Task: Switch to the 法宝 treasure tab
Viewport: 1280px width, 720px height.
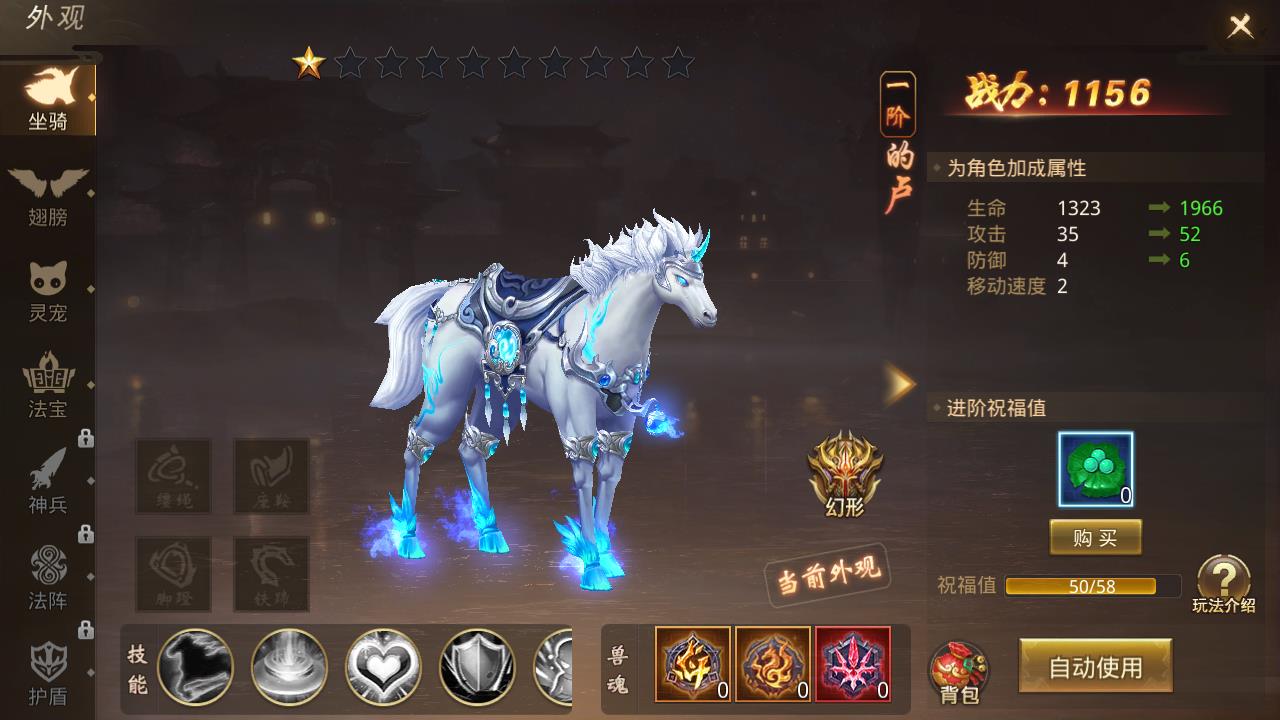Action: [48, 387]
